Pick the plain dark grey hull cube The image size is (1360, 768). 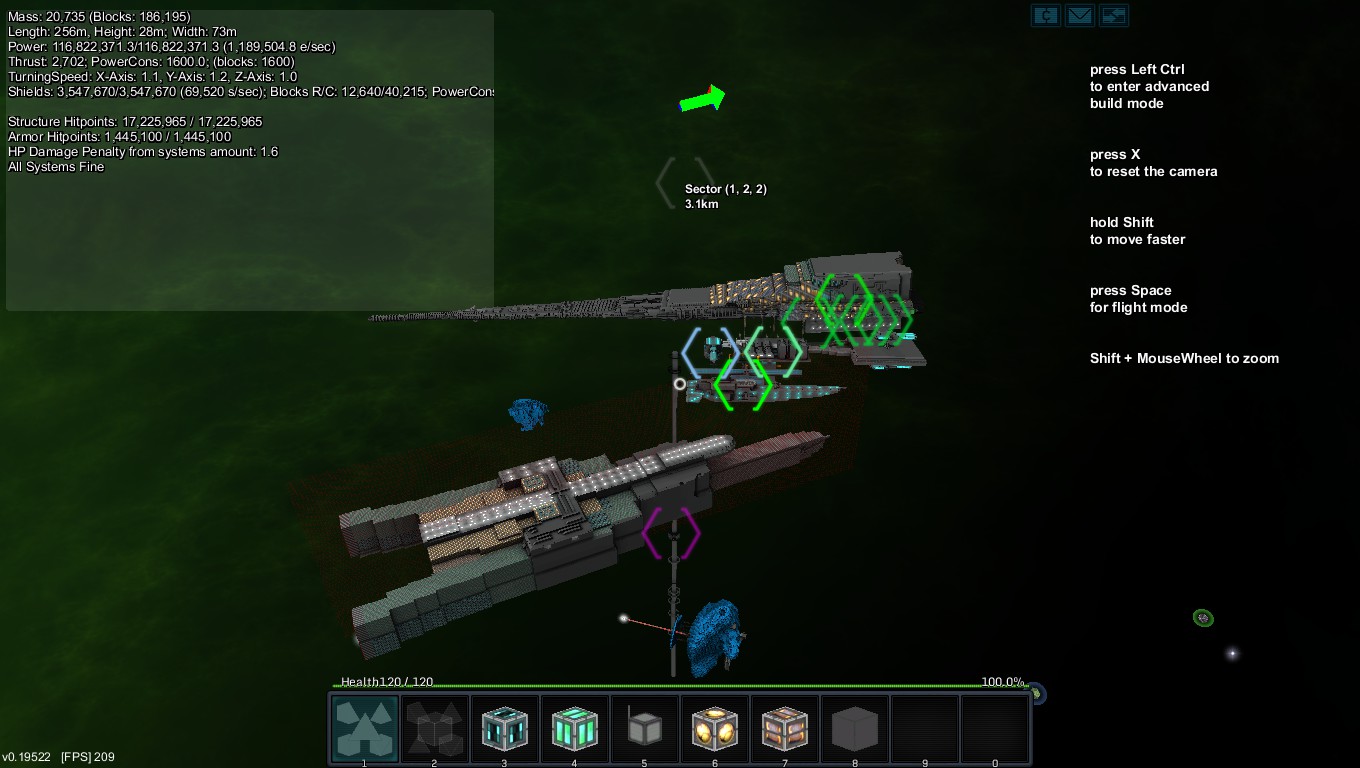[855, 728]
